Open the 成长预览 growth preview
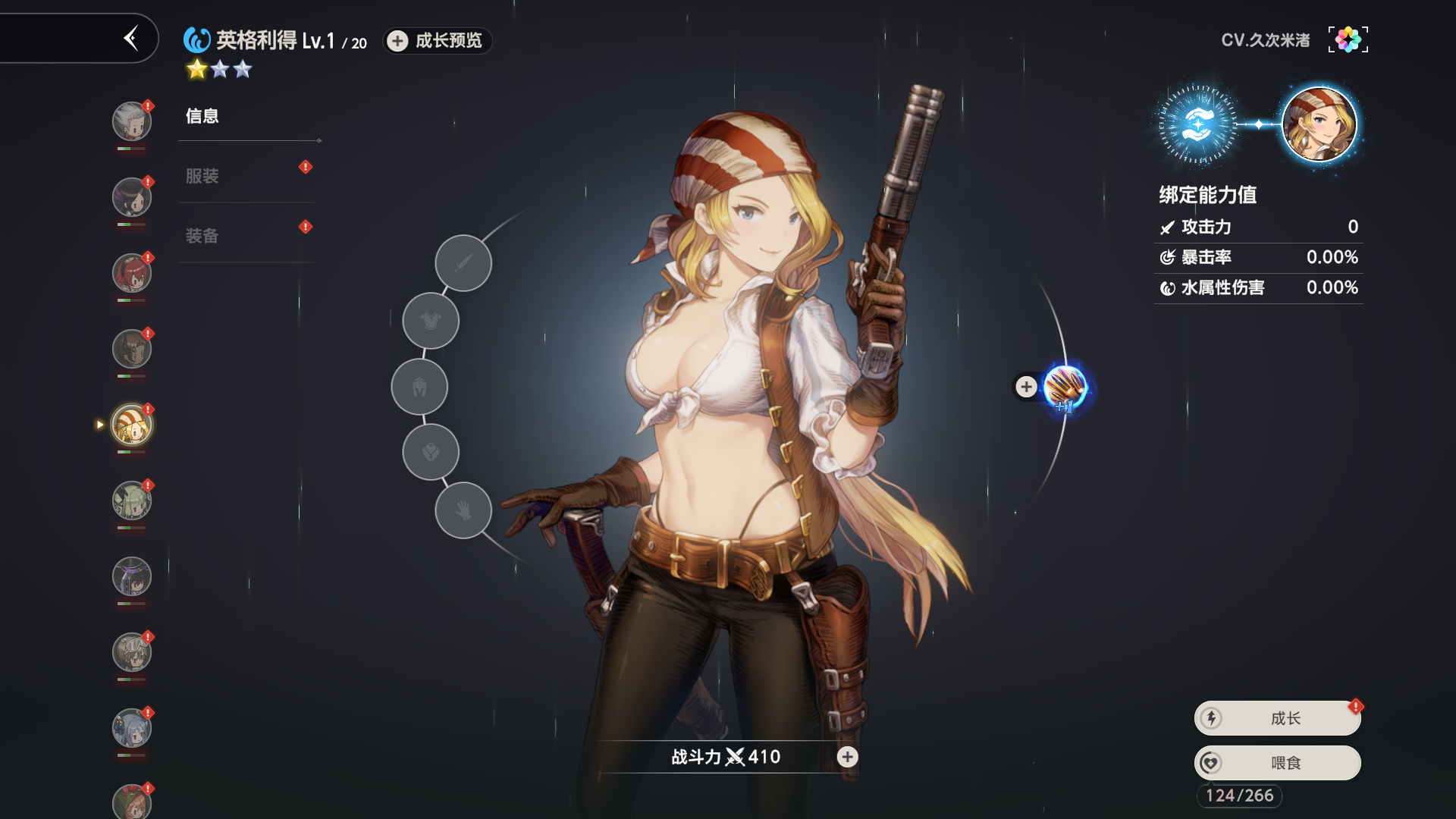Viewport: 1456px width, 819px height. pyautogui.click(x=438, y=41)
